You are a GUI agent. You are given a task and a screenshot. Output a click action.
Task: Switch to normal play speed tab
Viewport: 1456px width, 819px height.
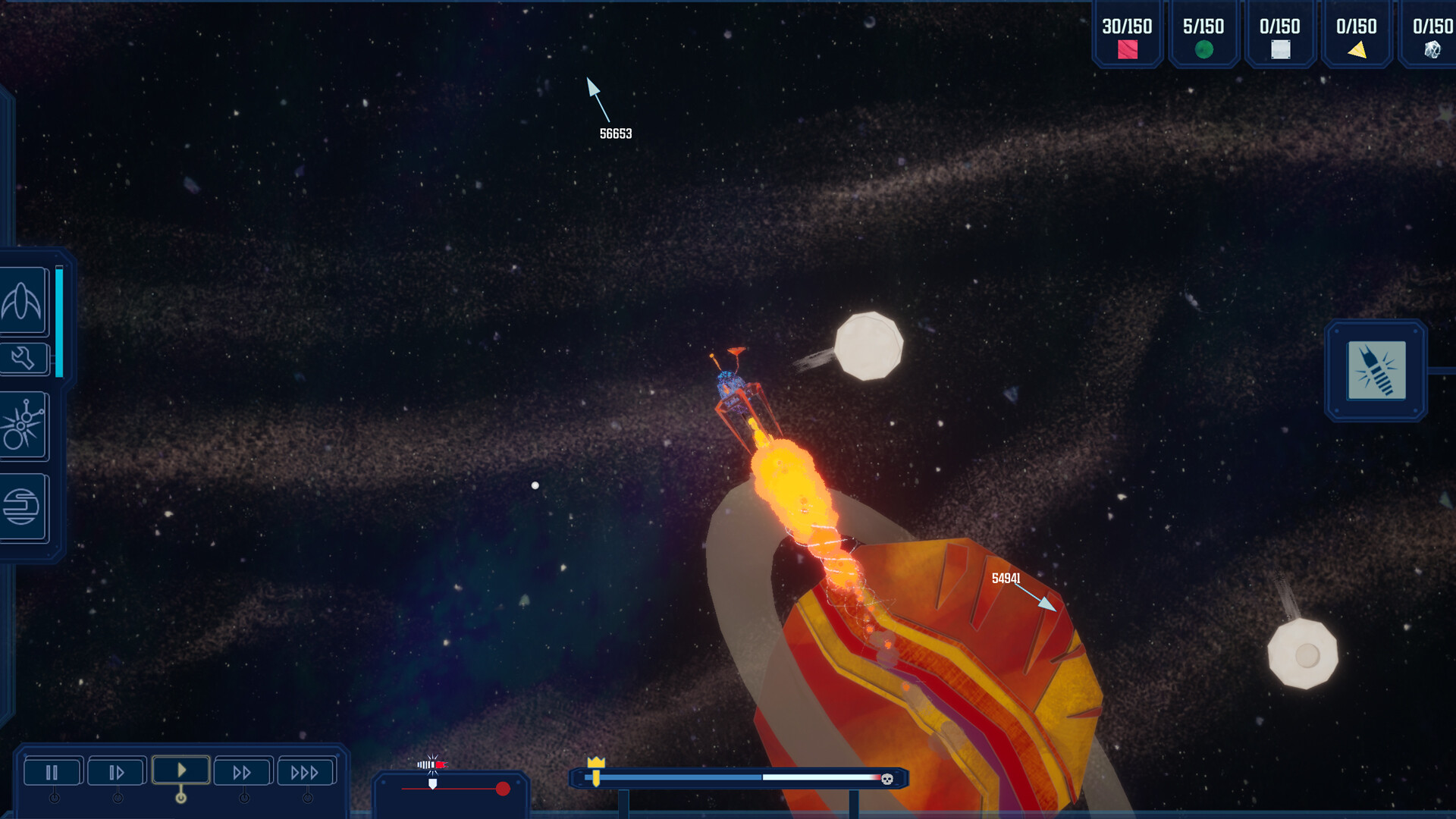(x=180, y=771)
